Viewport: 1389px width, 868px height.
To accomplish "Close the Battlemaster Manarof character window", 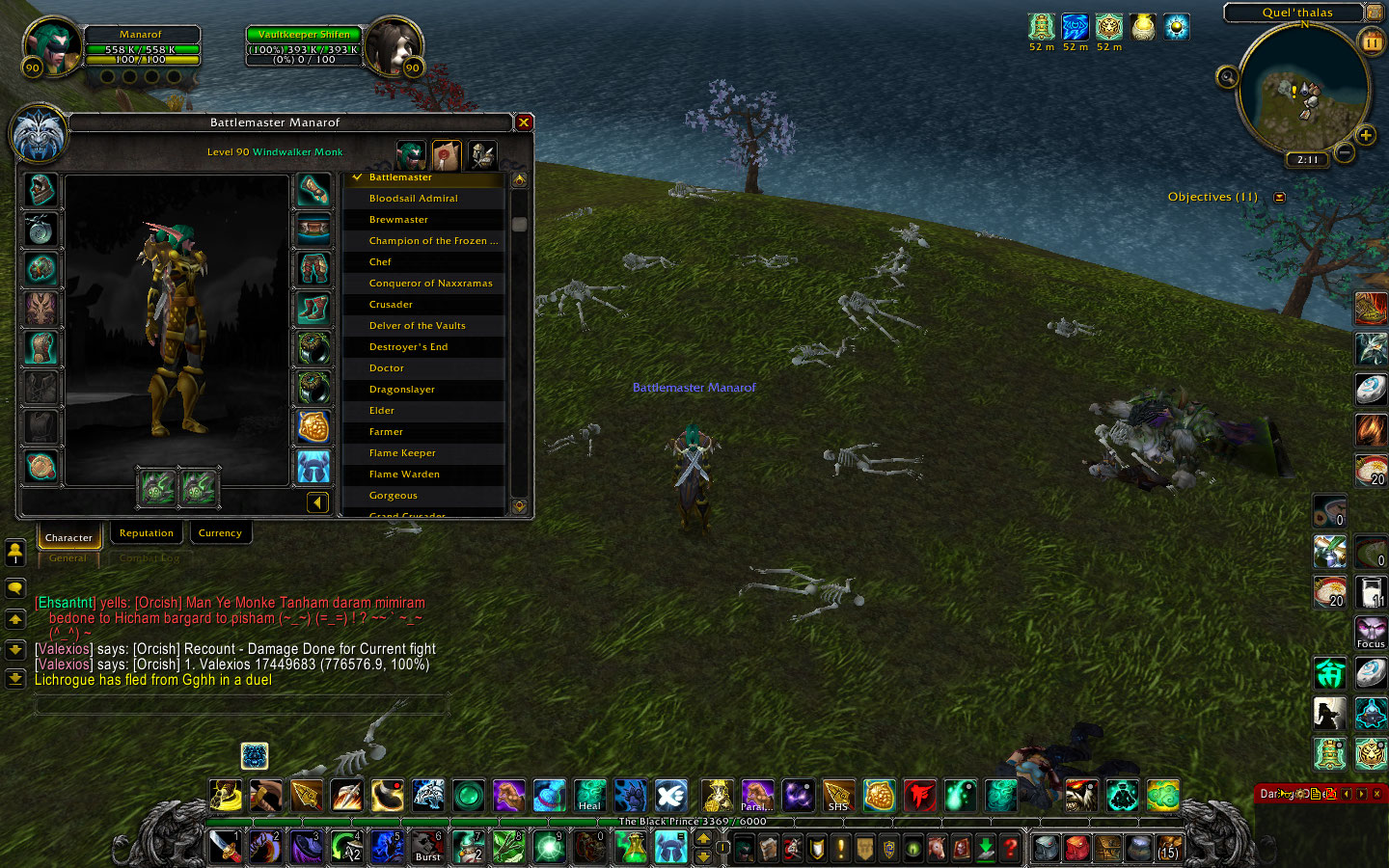I will [x=524, y=122].
